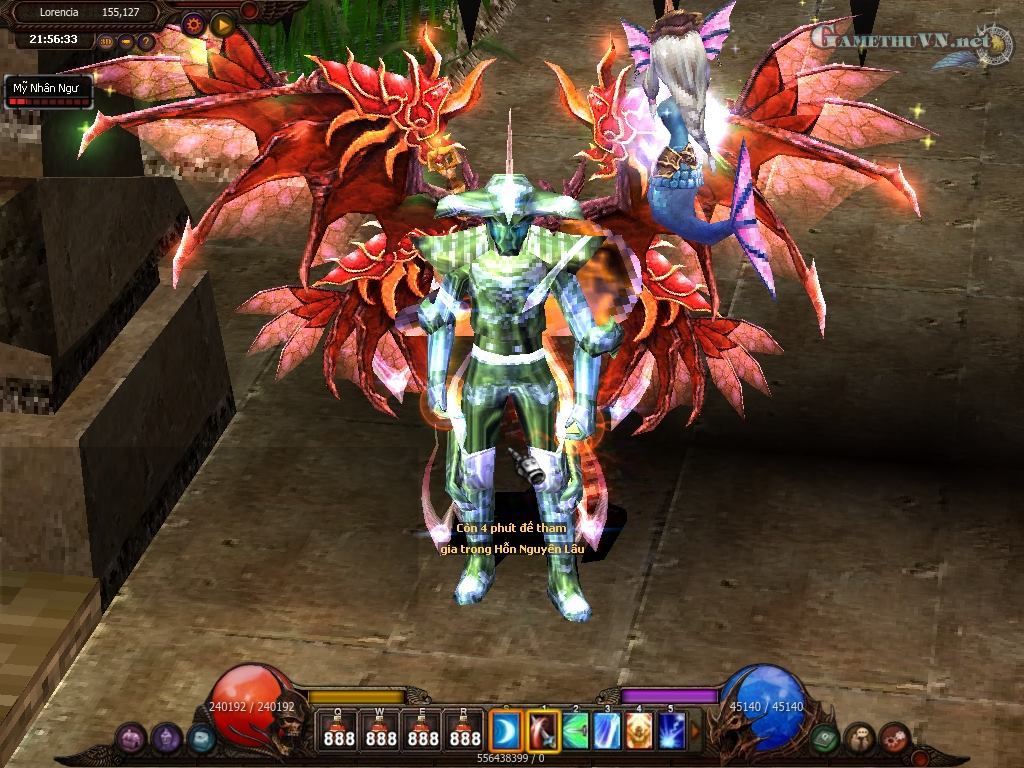Viewport: 1024px width, 768px height.
Task: Select the red slash skill in slot 1
Action: pyautogui.click(x=544, y=730)
